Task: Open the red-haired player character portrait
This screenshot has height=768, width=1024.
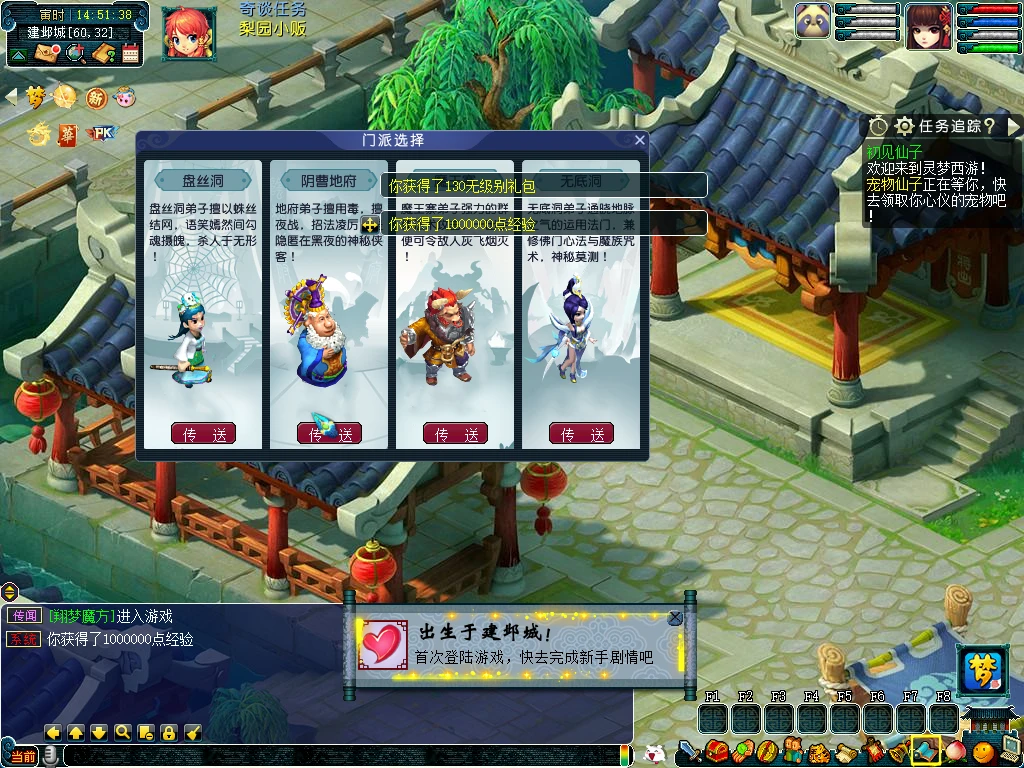Action: click(x=187, y=31)
